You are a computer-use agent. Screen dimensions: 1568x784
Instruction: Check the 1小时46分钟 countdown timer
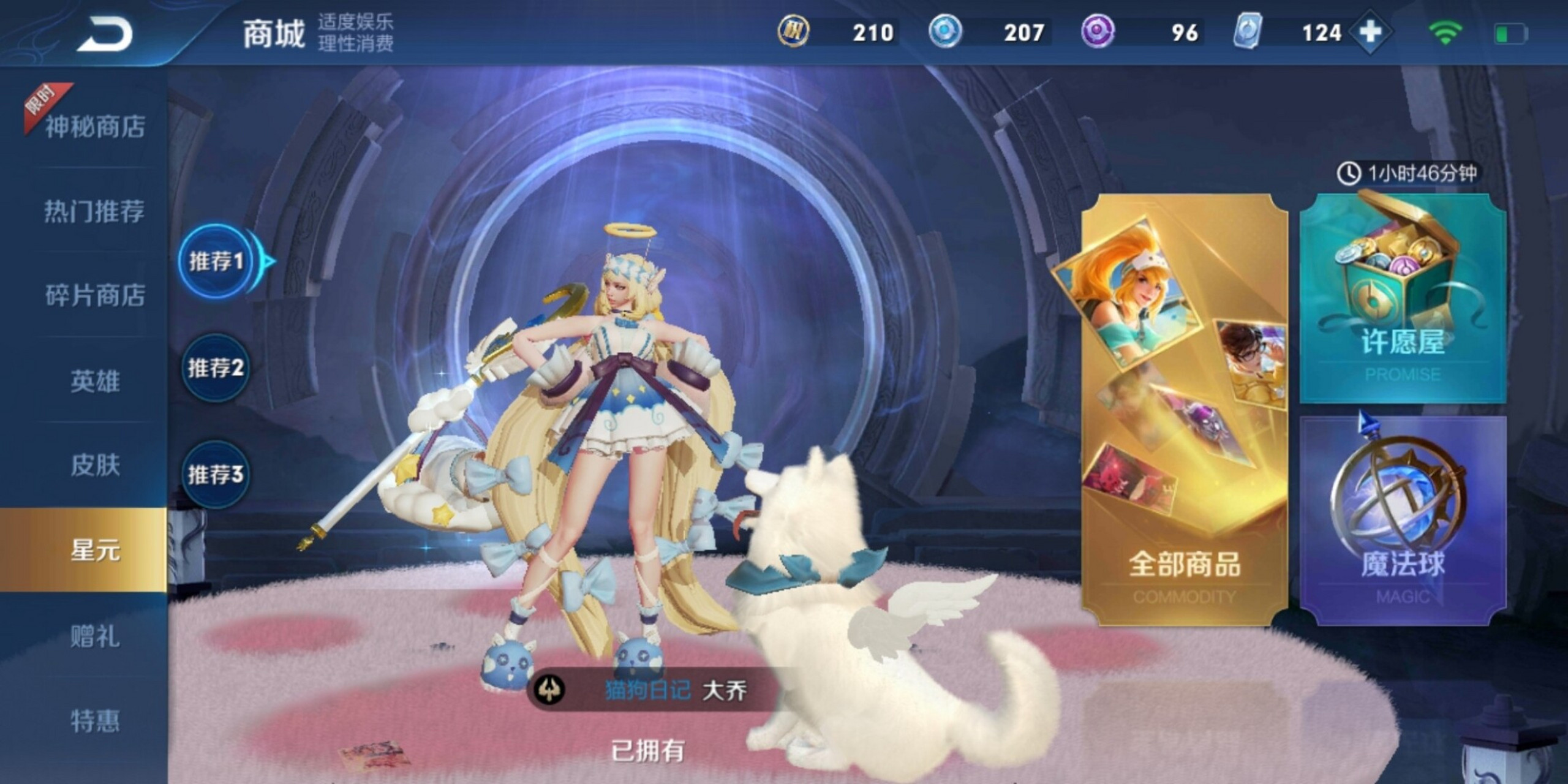[1403, 173]
